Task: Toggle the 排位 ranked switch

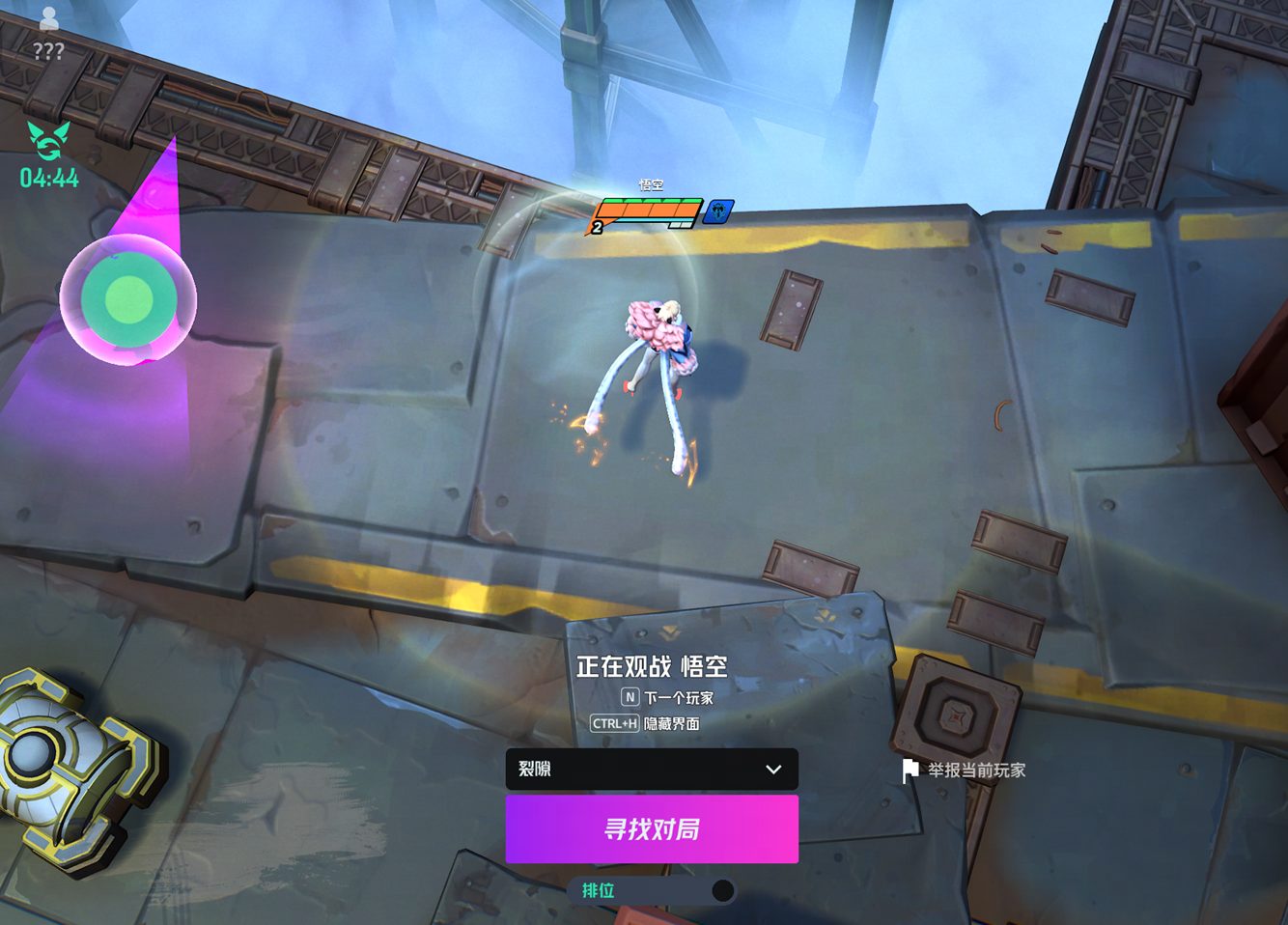Action: 722,890
